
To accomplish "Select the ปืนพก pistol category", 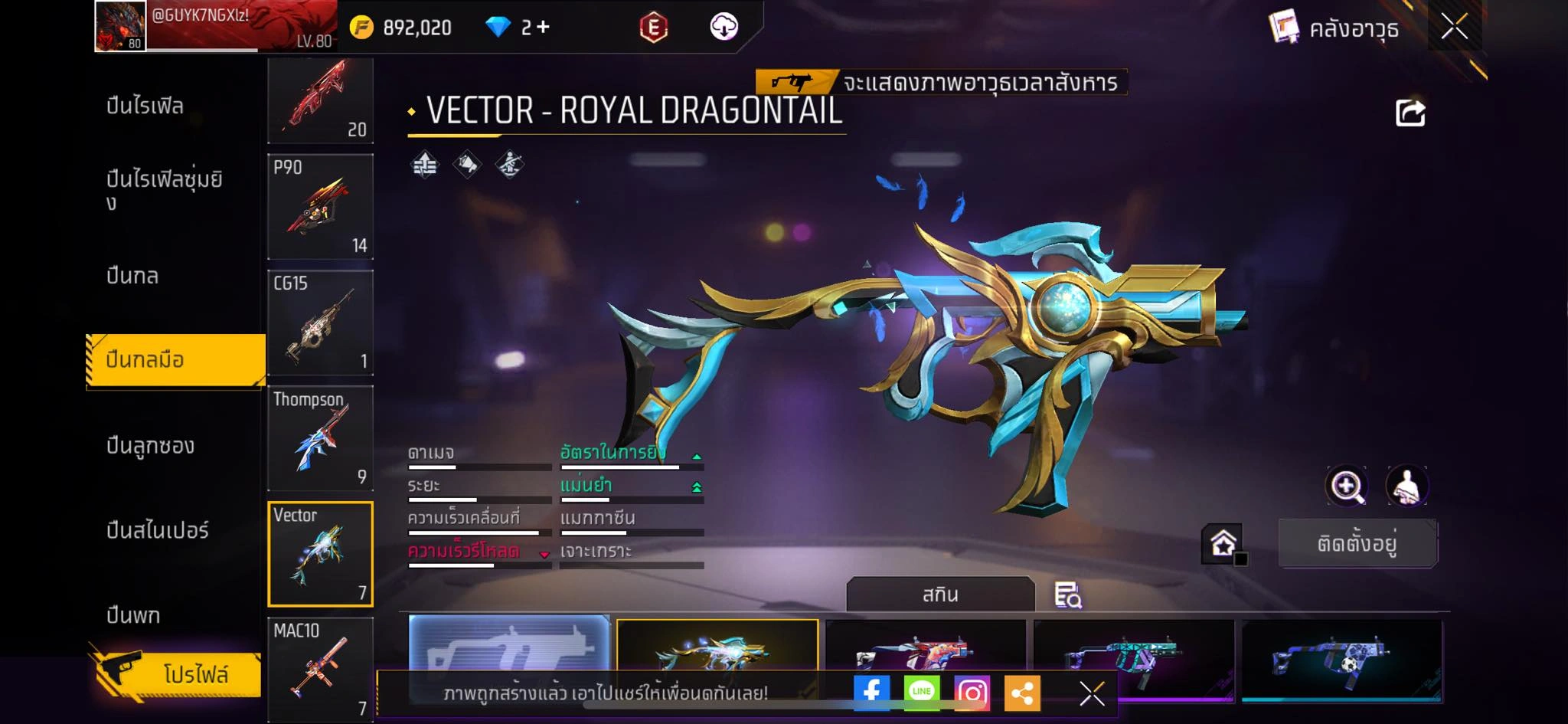I will tap(133, 614).
